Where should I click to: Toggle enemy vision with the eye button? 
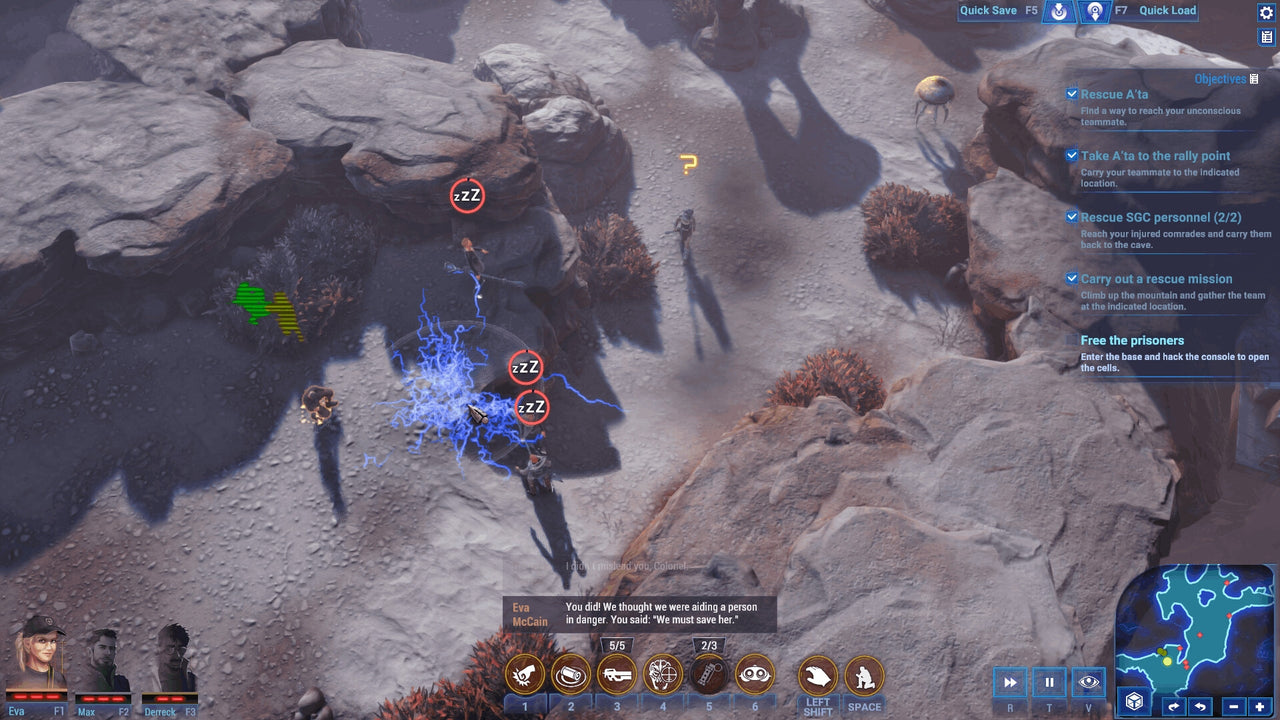point(1088,682)
